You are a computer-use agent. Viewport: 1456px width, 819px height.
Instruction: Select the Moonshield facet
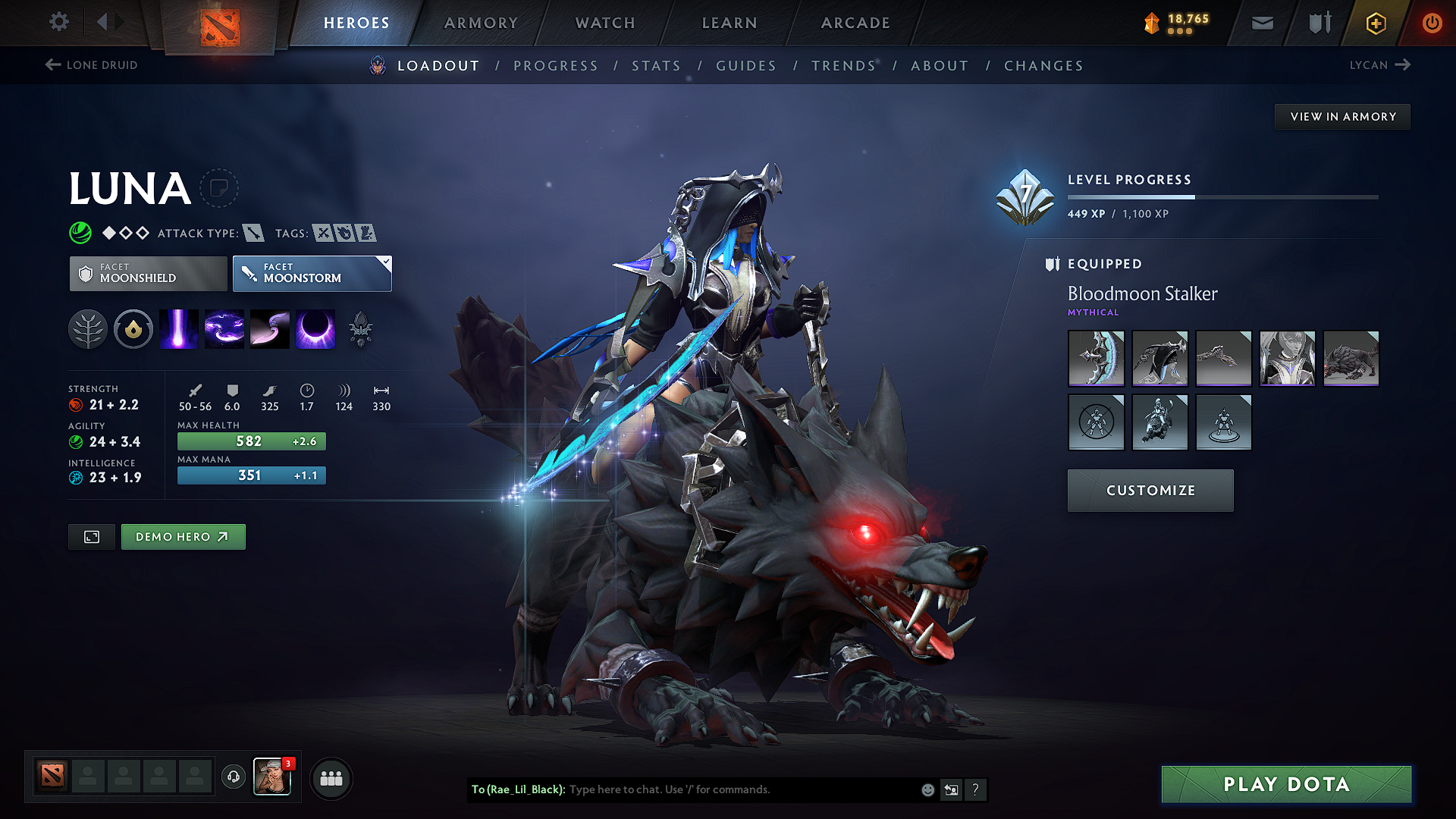(x=147, y=273)
